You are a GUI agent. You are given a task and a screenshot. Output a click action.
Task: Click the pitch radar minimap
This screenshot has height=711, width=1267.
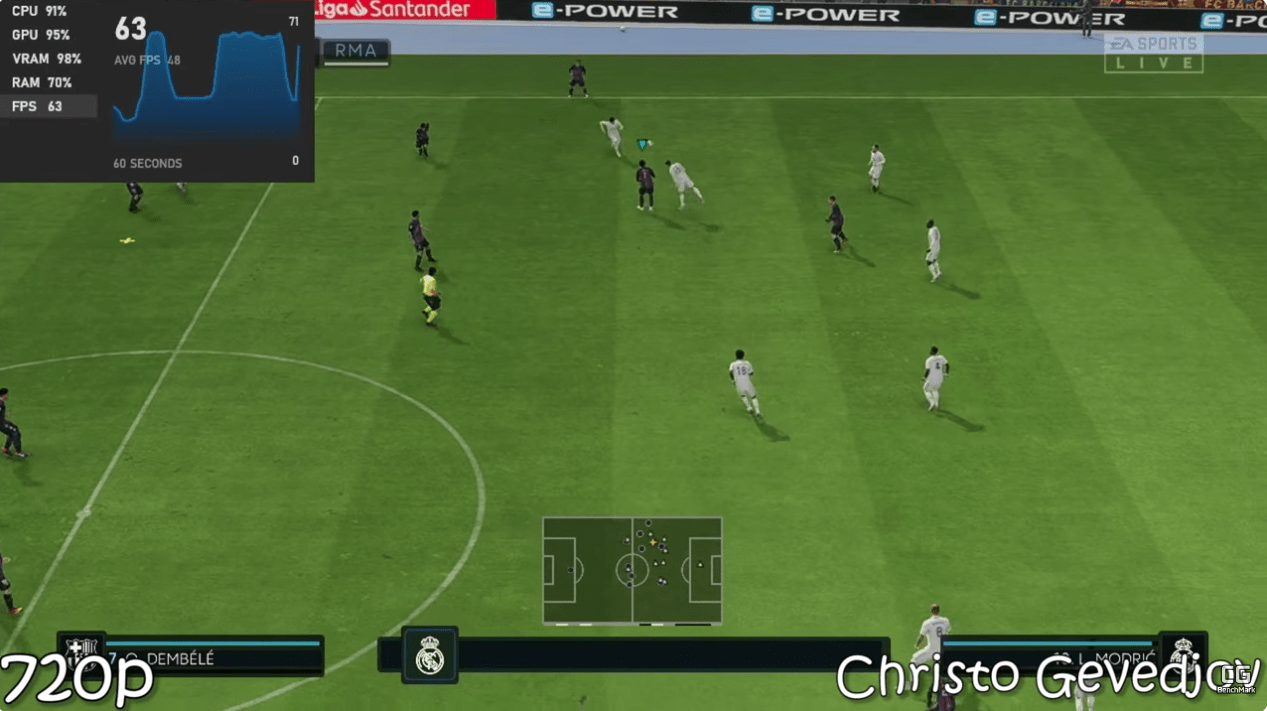(x=632, y=570)
